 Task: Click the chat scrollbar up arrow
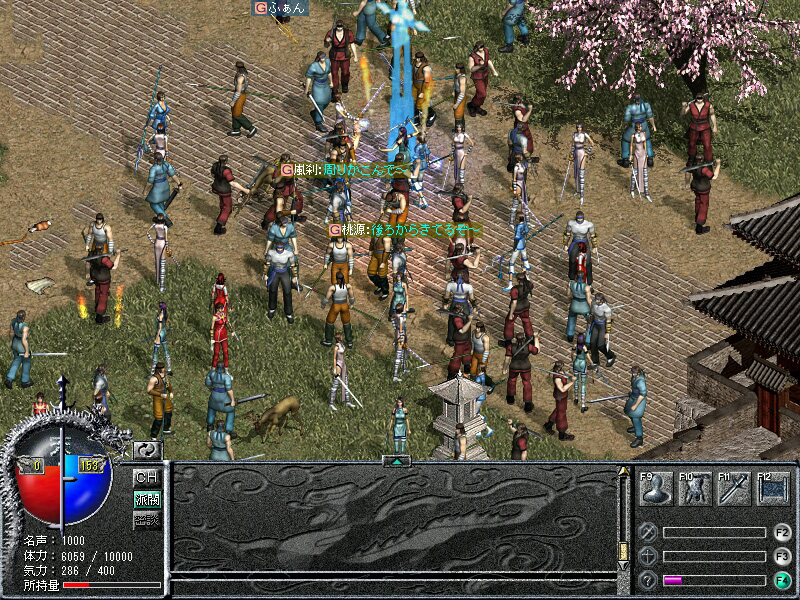coord(625,471)
